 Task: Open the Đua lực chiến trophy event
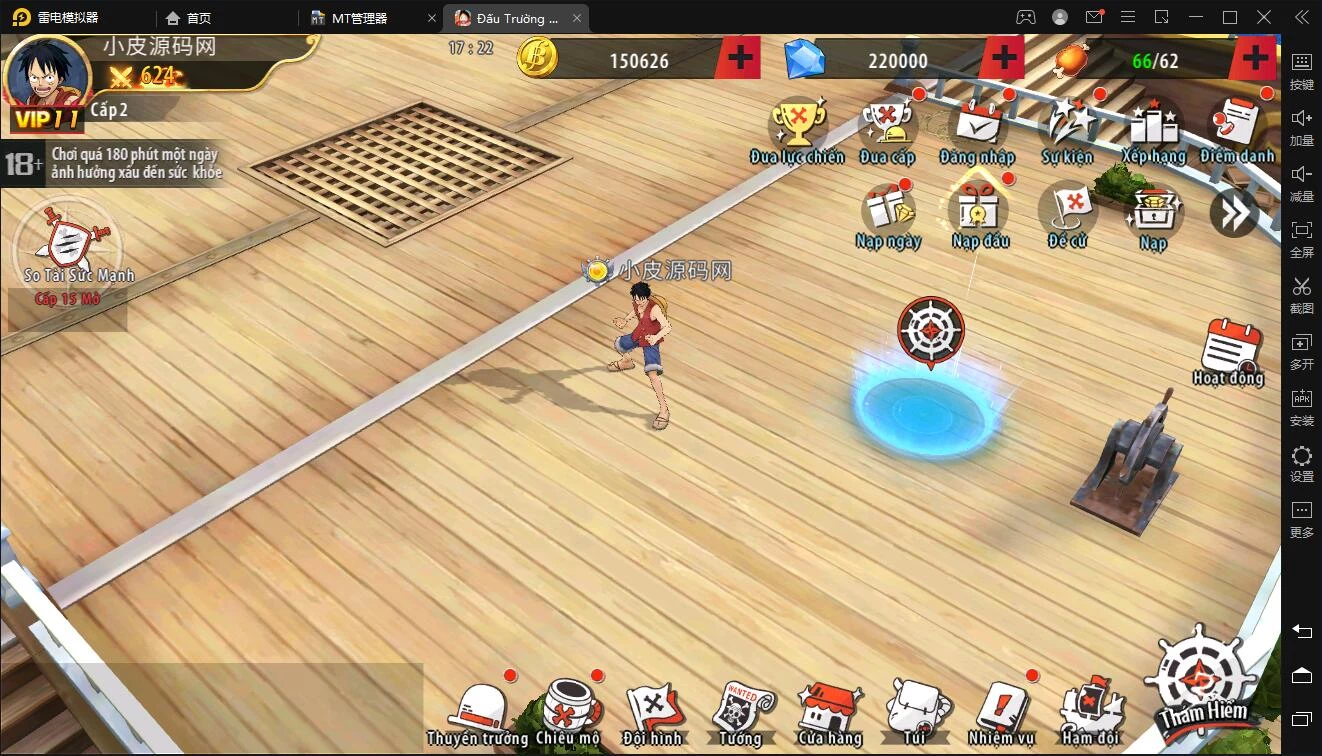797,130
